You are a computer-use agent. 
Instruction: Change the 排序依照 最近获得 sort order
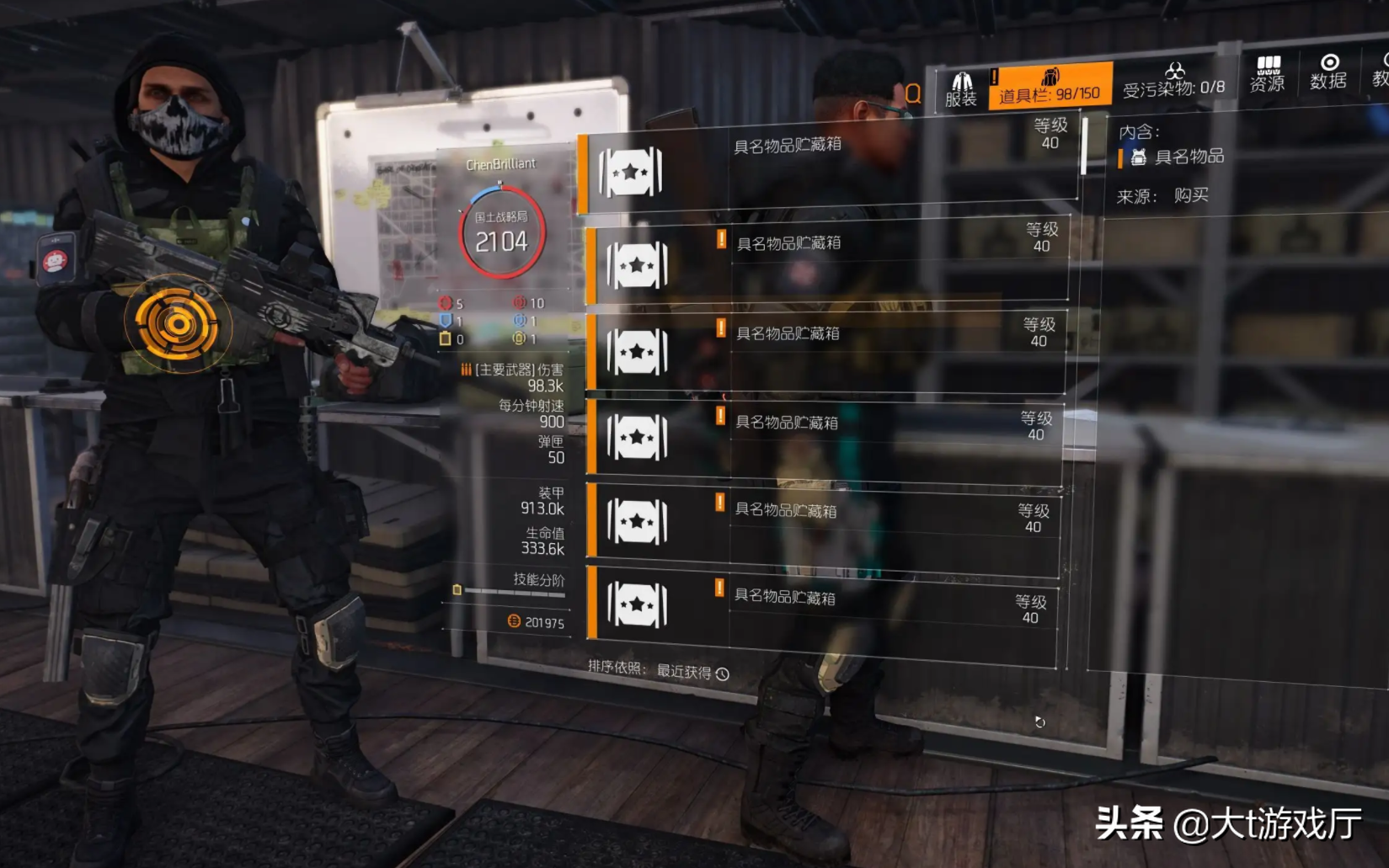[692, 672]
